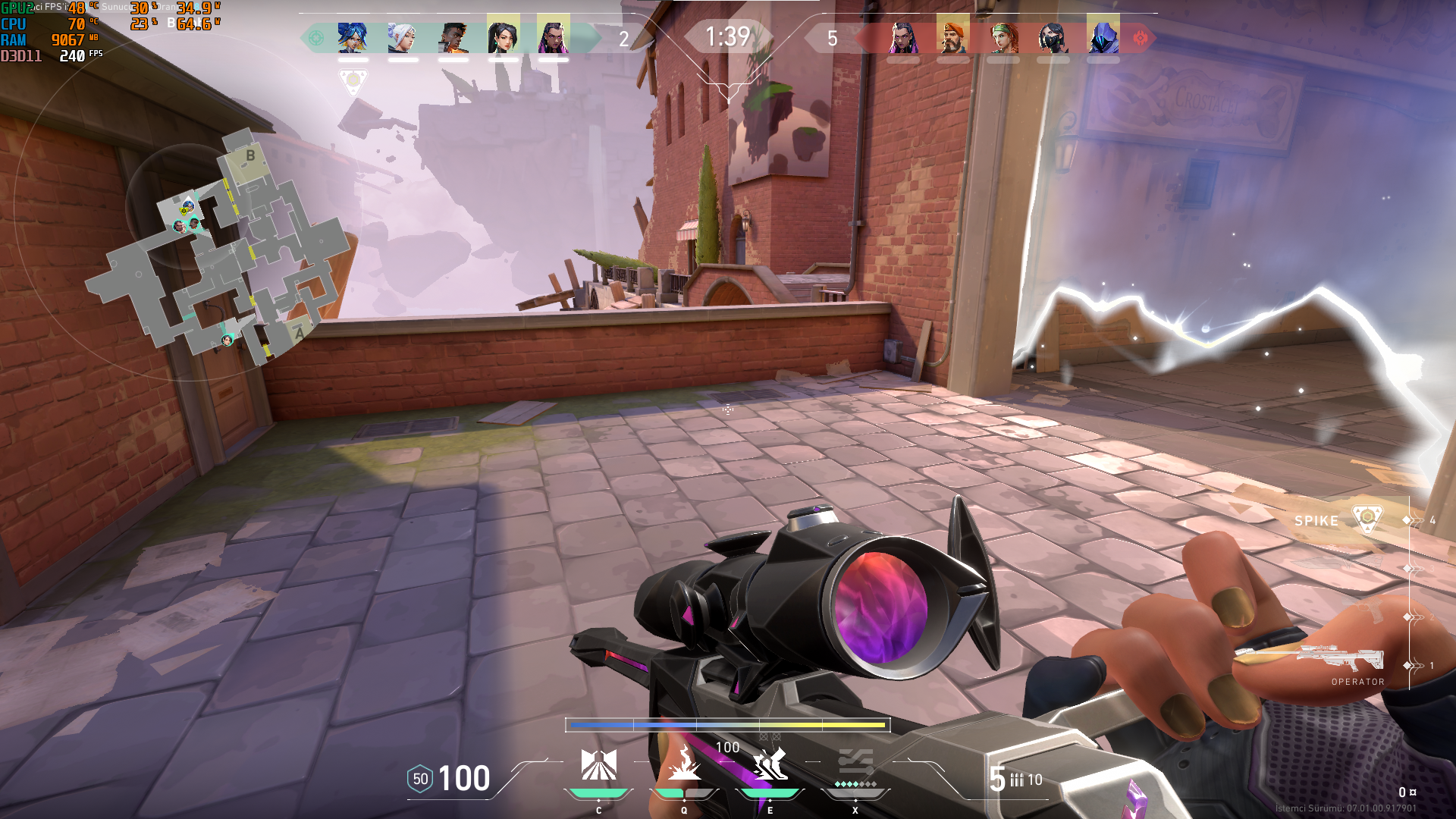Screen dimensions: 1456x819
Task: Select the masked Viper enemy portrait
Action: (x=1053, y=37)
